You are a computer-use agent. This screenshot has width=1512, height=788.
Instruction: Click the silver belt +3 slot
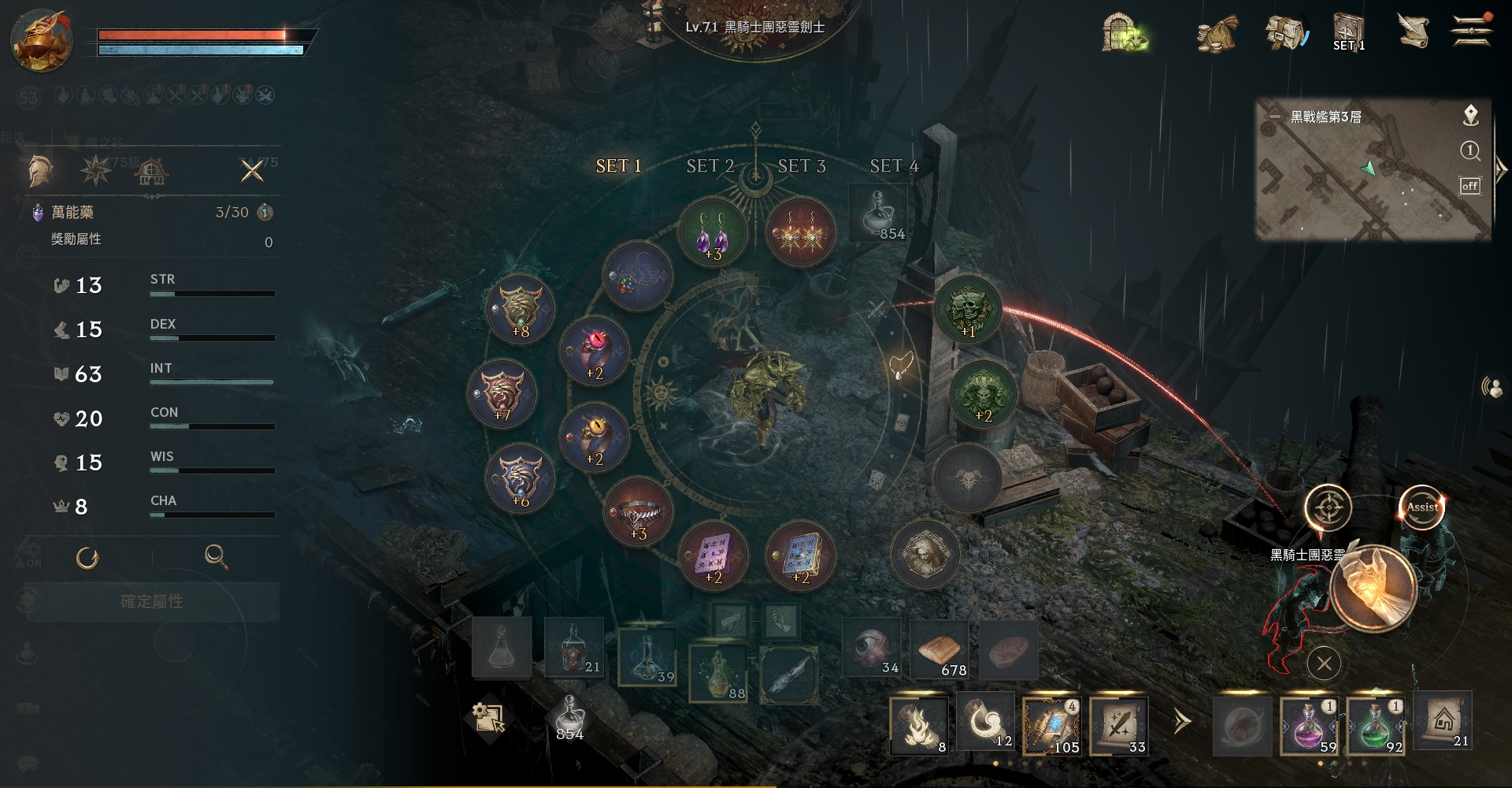tap(638, 512)
